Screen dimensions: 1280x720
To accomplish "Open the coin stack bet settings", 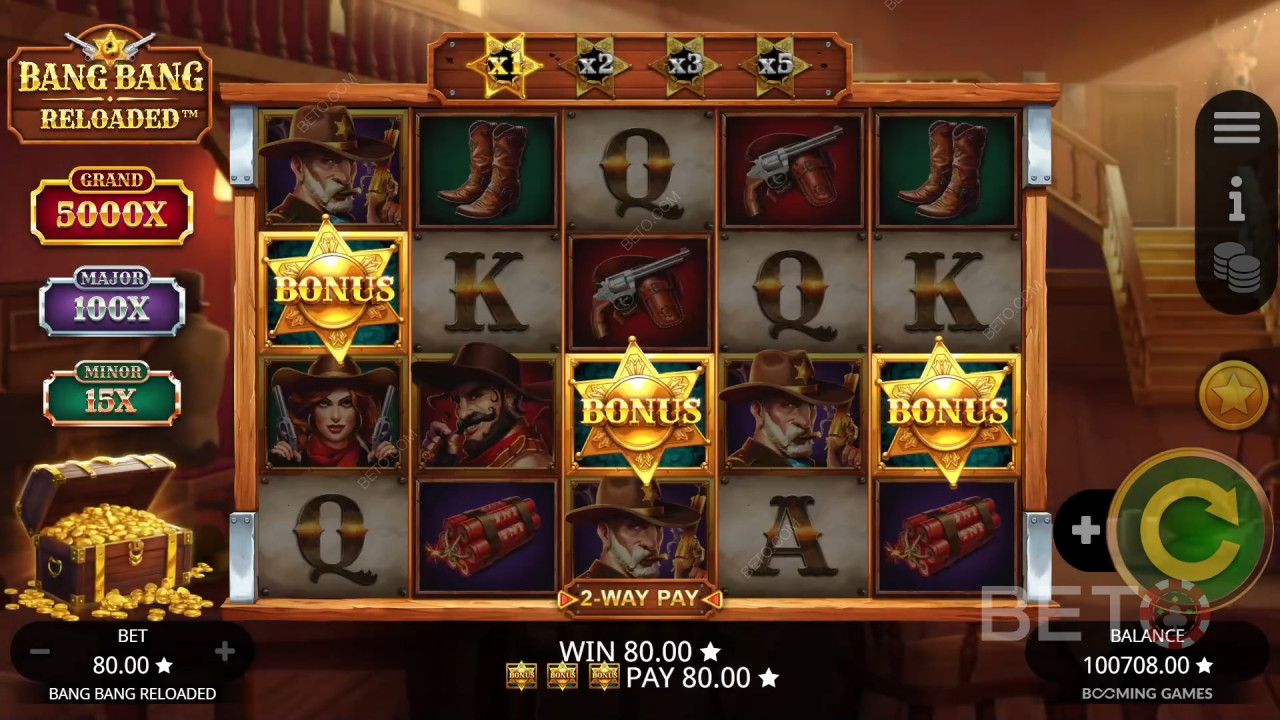I will tap(1237, 268).
